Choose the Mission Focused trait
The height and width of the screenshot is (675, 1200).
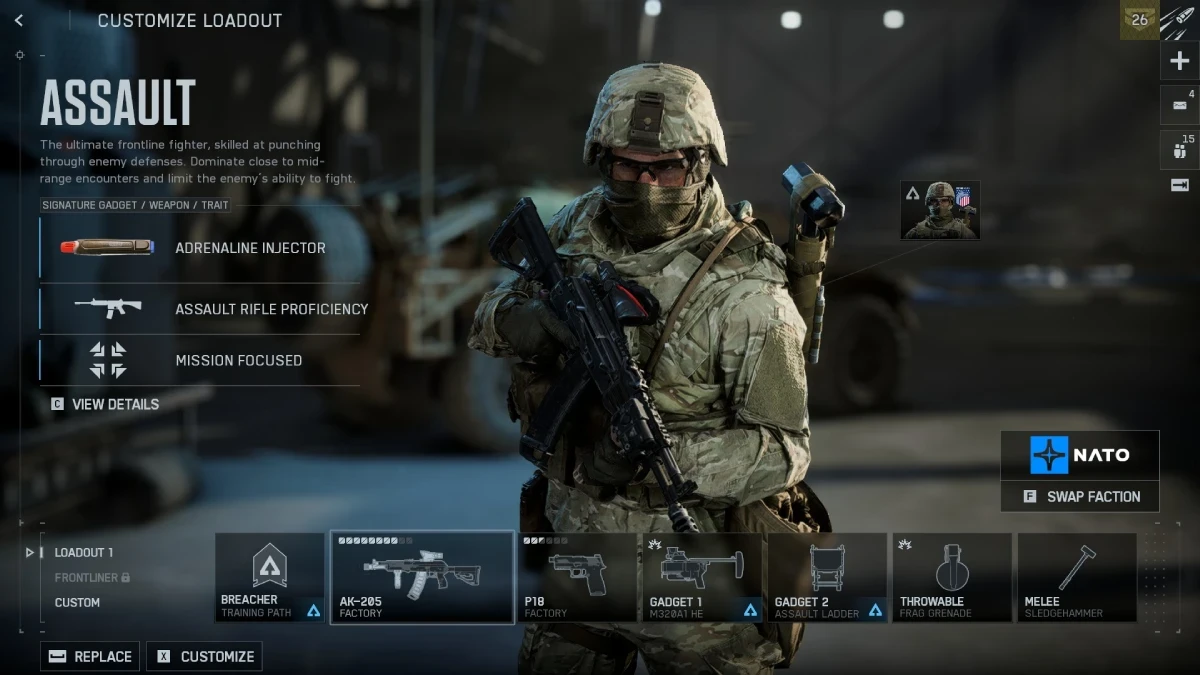click(x=200, y=360)
